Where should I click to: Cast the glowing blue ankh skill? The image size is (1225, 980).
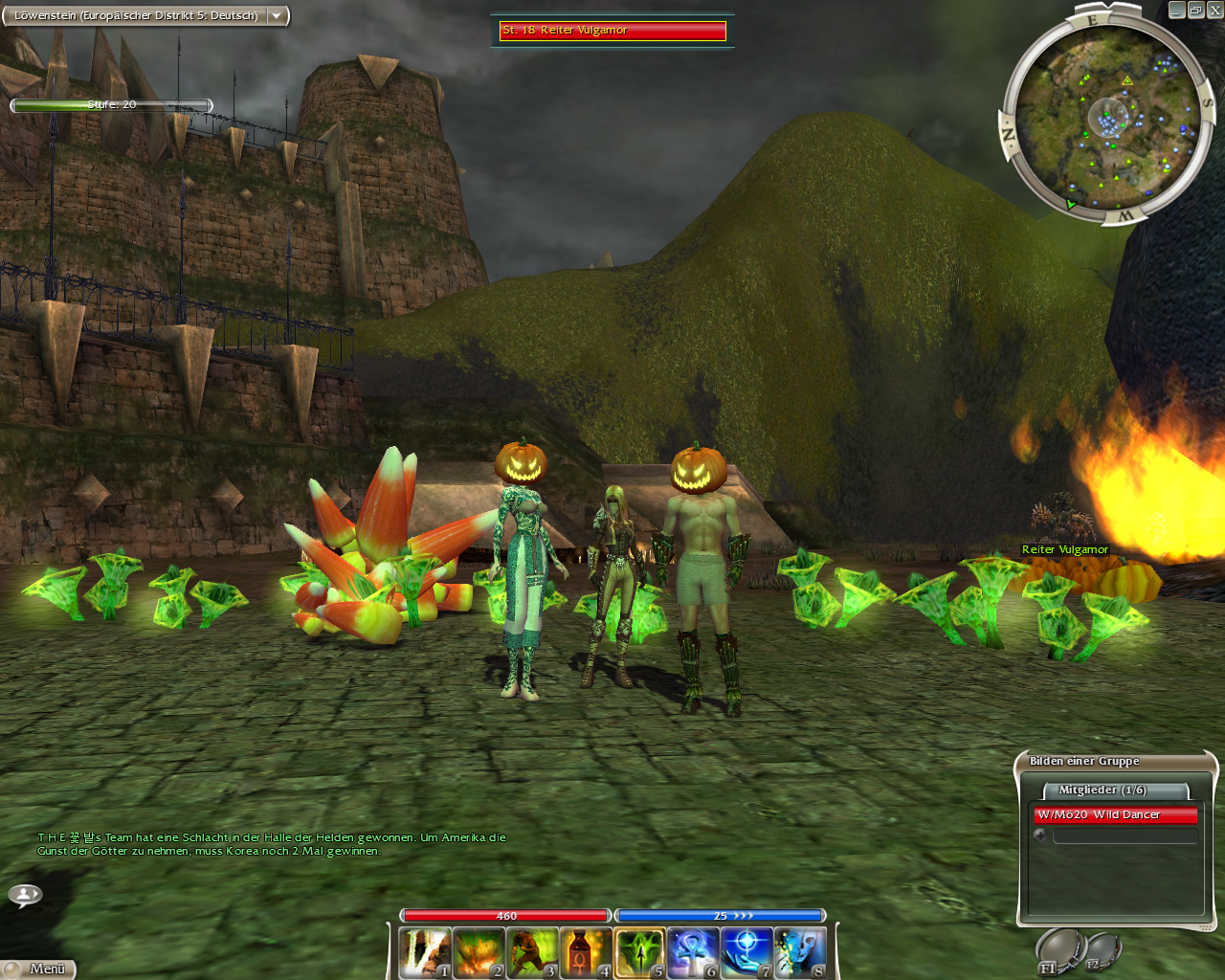point(693,953)
